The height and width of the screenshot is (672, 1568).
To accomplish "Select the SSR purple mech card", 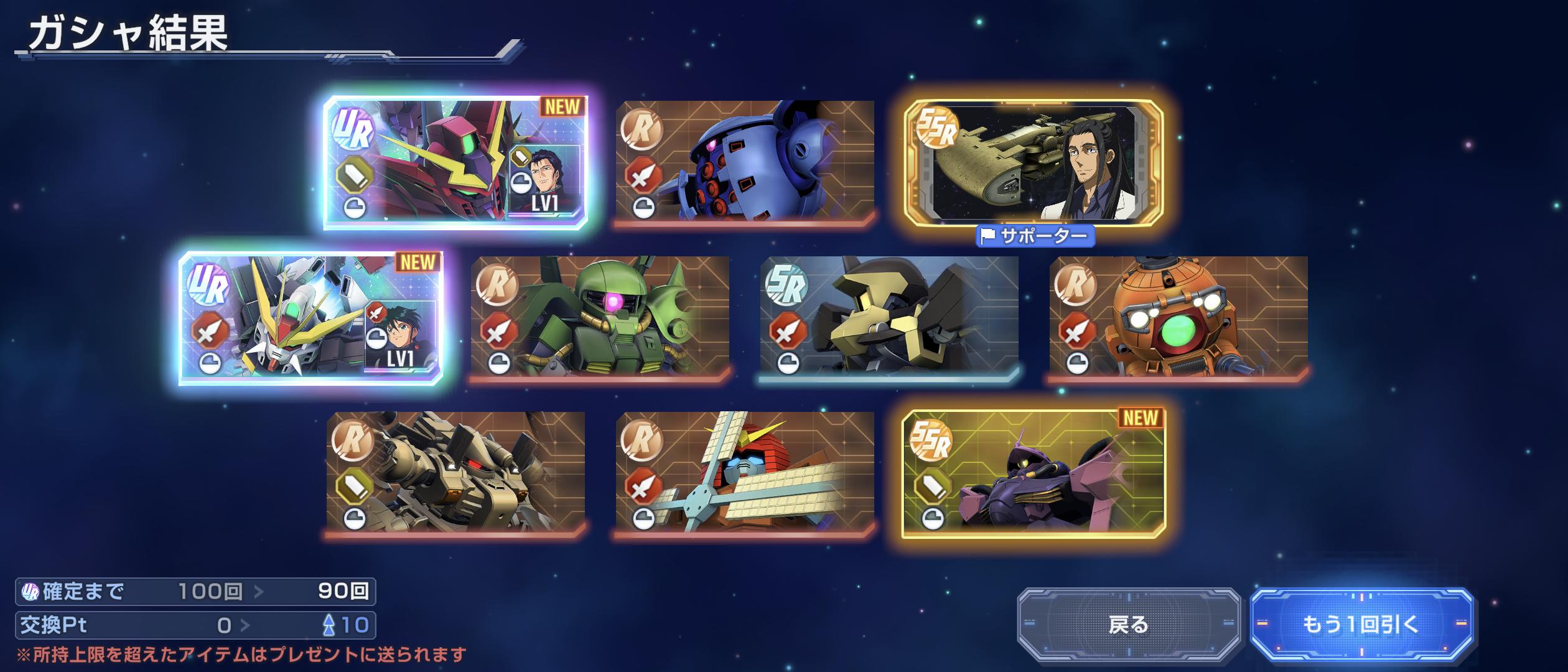I will pyautogui.click(x=1033, y=472).
